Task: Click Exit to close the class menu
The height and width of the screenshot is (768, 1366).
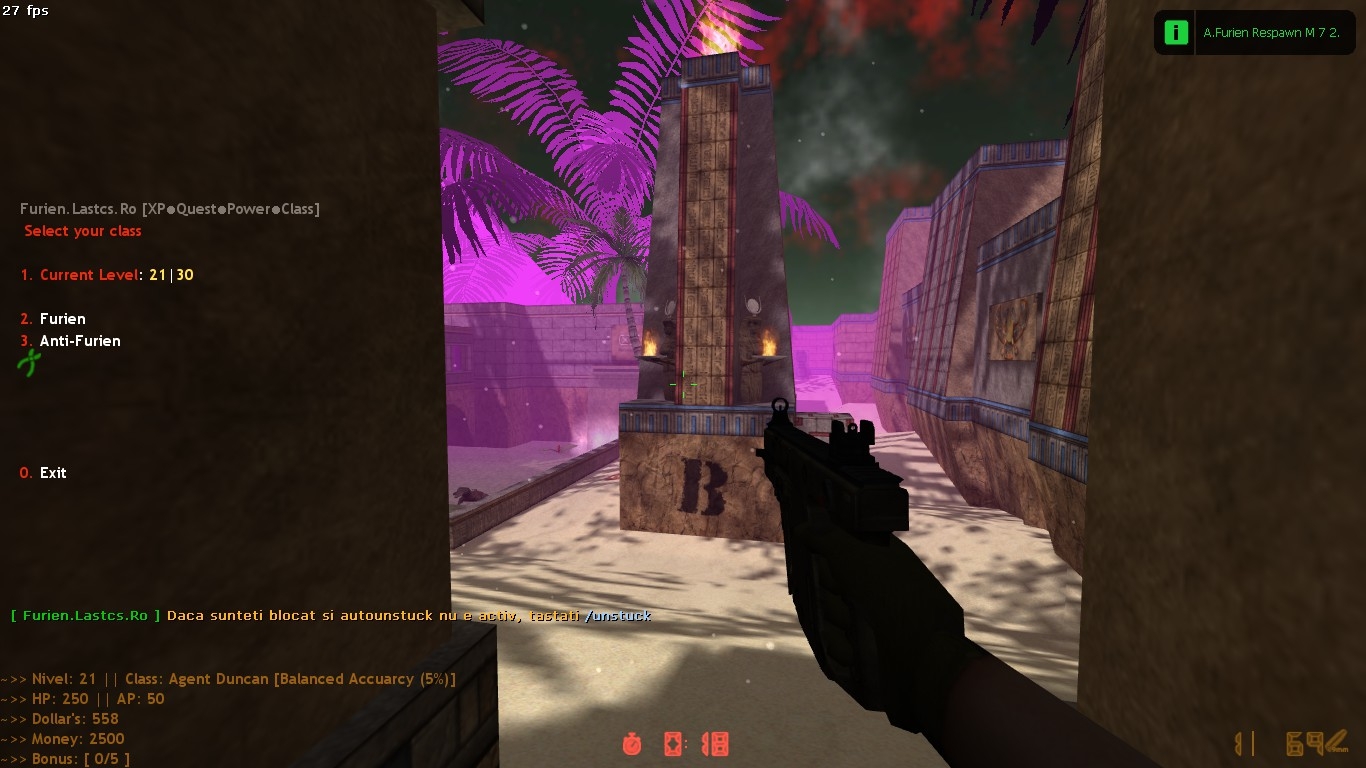Action: pos(43,472)
